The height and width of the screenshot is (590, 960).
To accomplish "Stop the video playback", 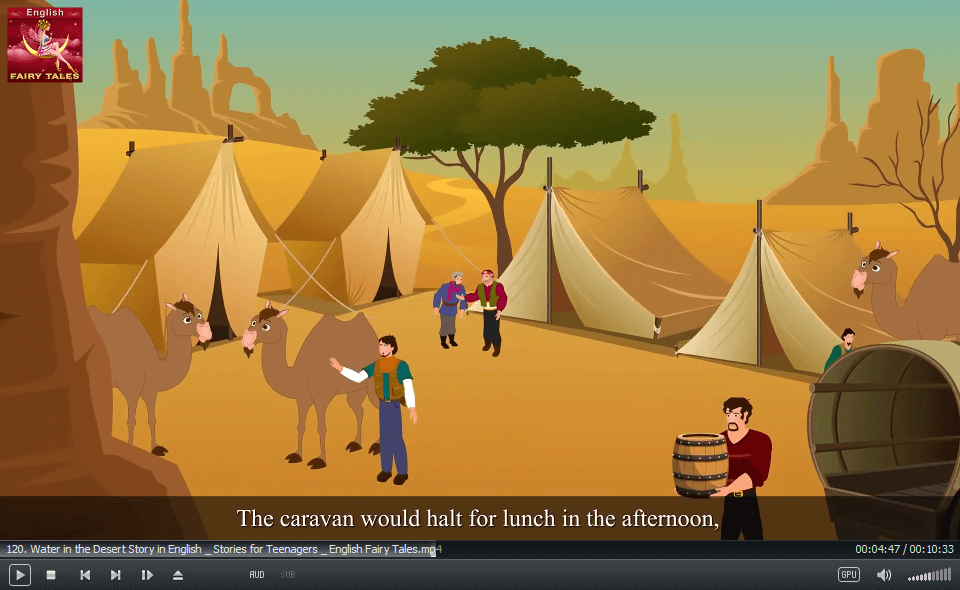I will 51,575.
